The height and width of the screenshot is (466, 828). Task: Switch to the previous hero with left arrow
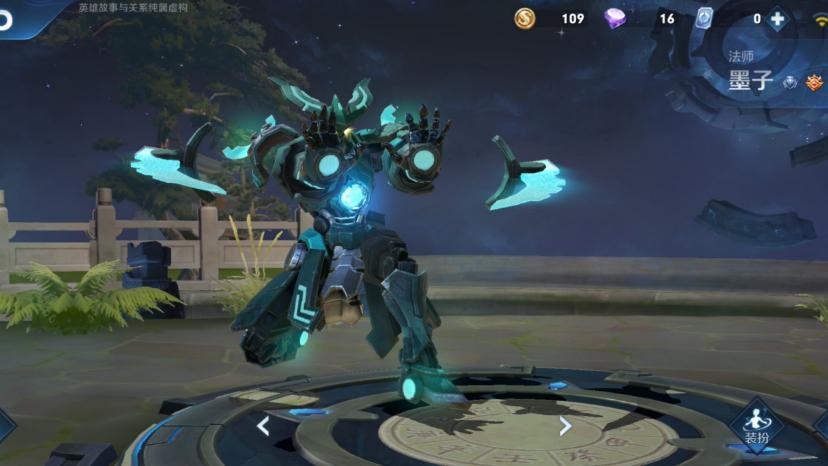[x=263, y=427]
